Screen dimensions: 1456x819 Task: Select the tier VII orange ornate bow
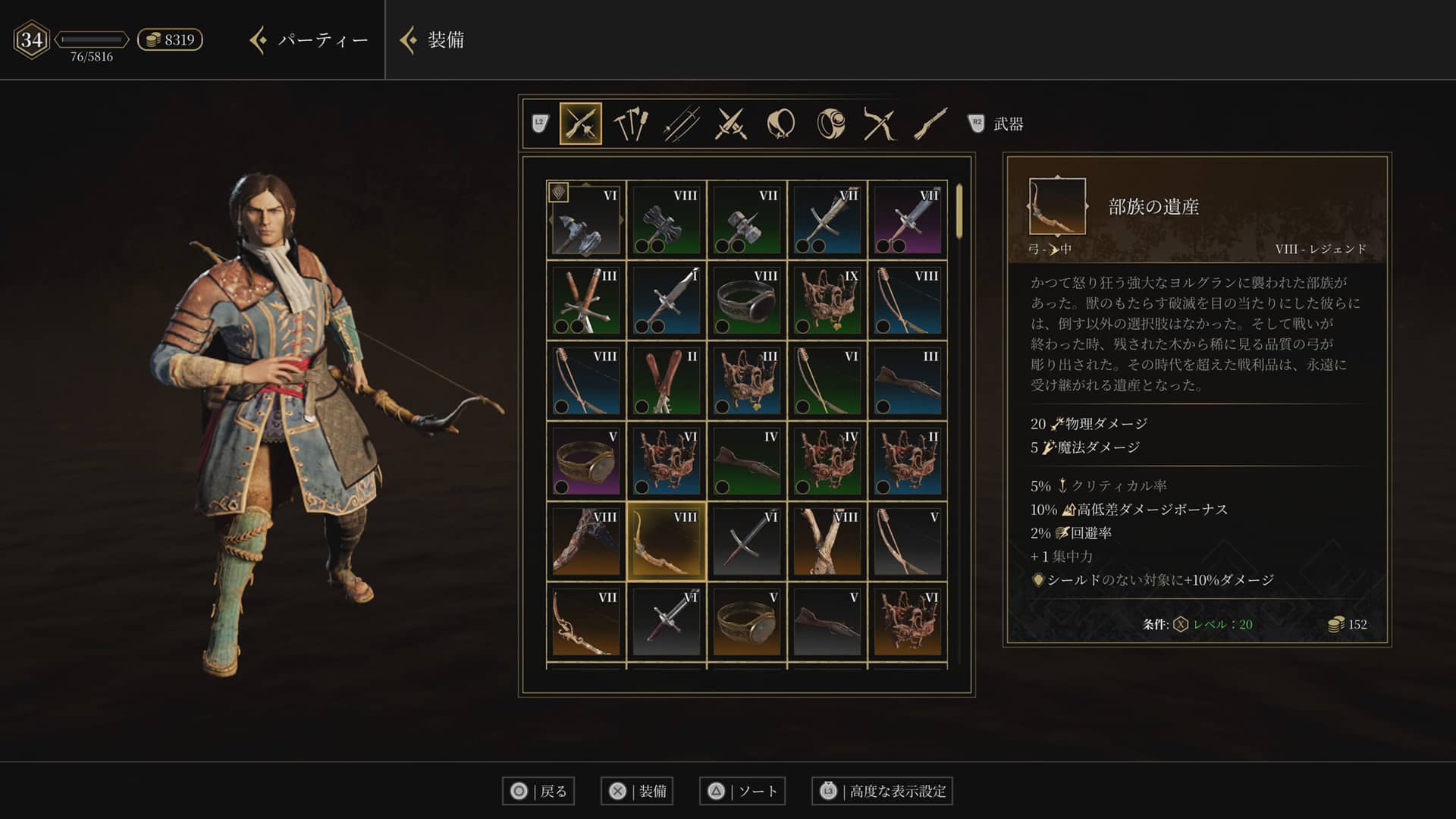tap(586, 622)
